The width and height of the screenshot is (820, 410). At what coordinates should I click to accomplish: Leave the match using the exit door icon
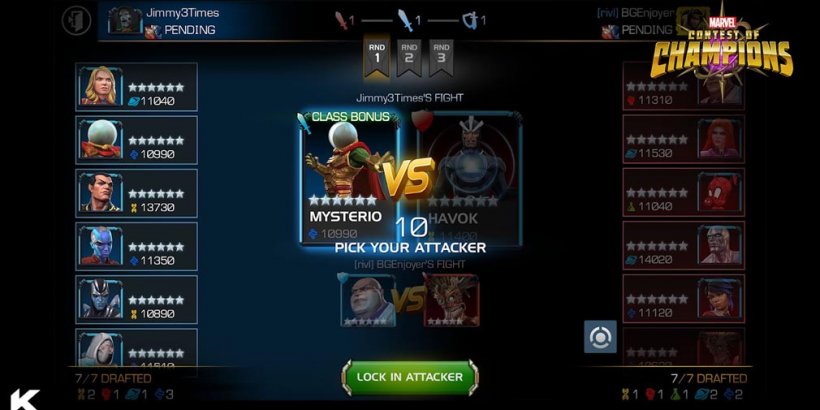click(76, 19)
